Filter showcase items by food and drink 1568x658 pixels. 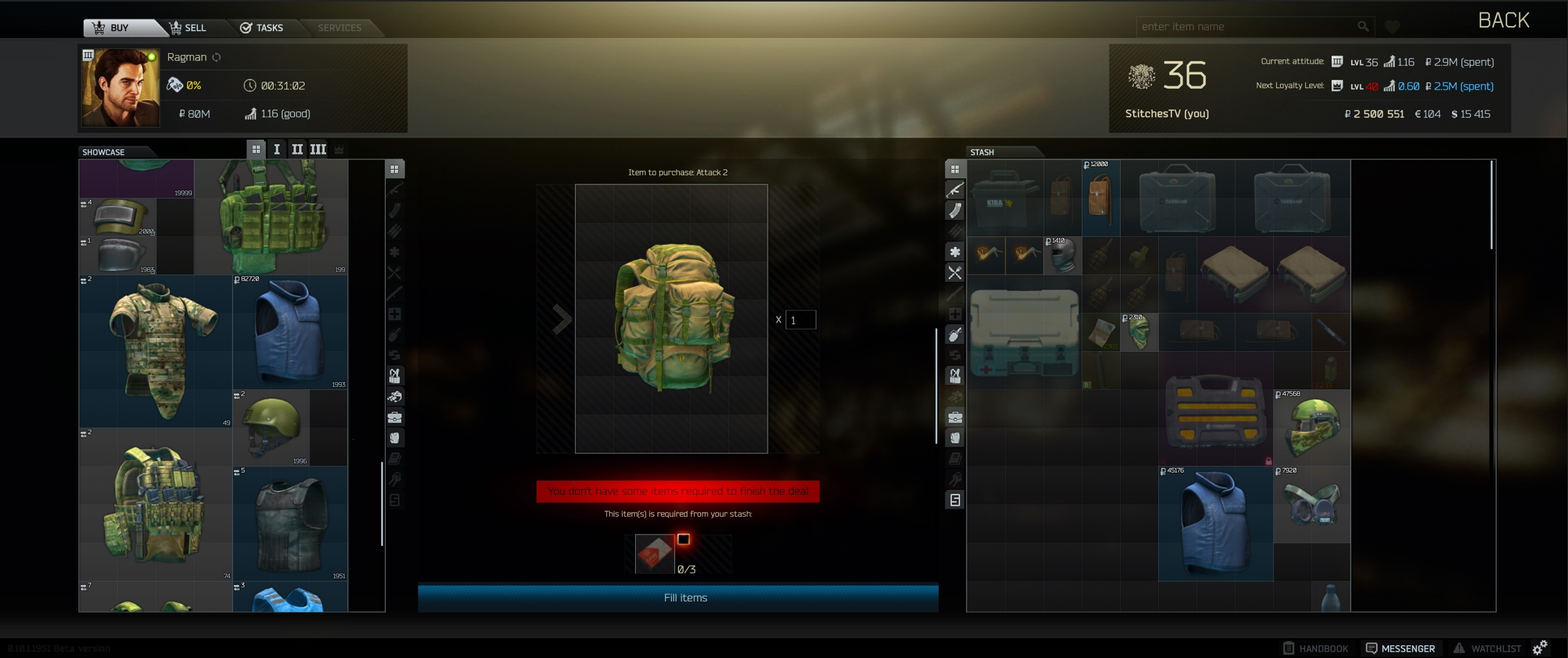pos(395,273)
